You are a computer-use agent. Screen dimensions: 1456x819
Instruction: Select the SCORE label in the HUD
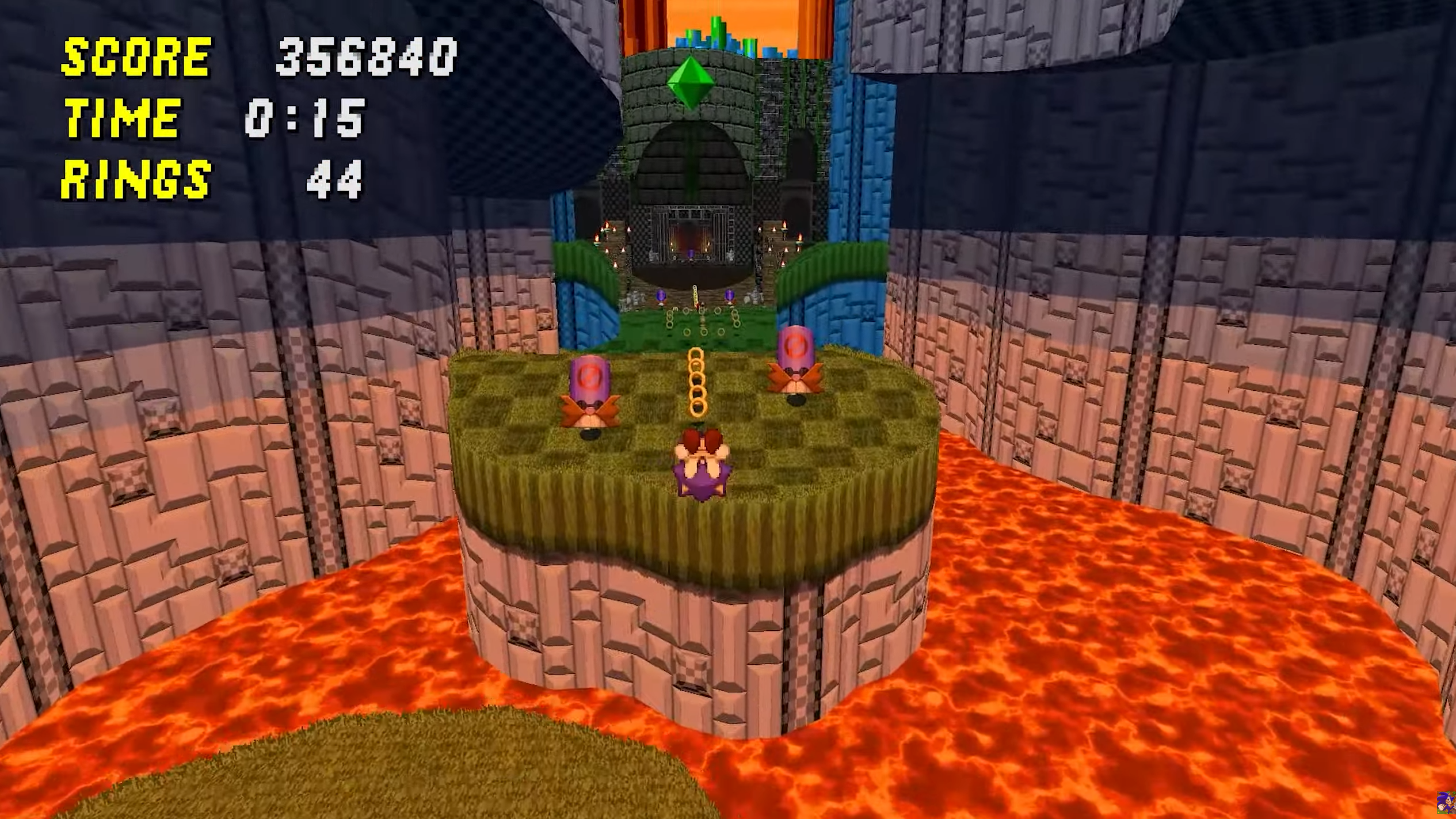click(136, 57)
